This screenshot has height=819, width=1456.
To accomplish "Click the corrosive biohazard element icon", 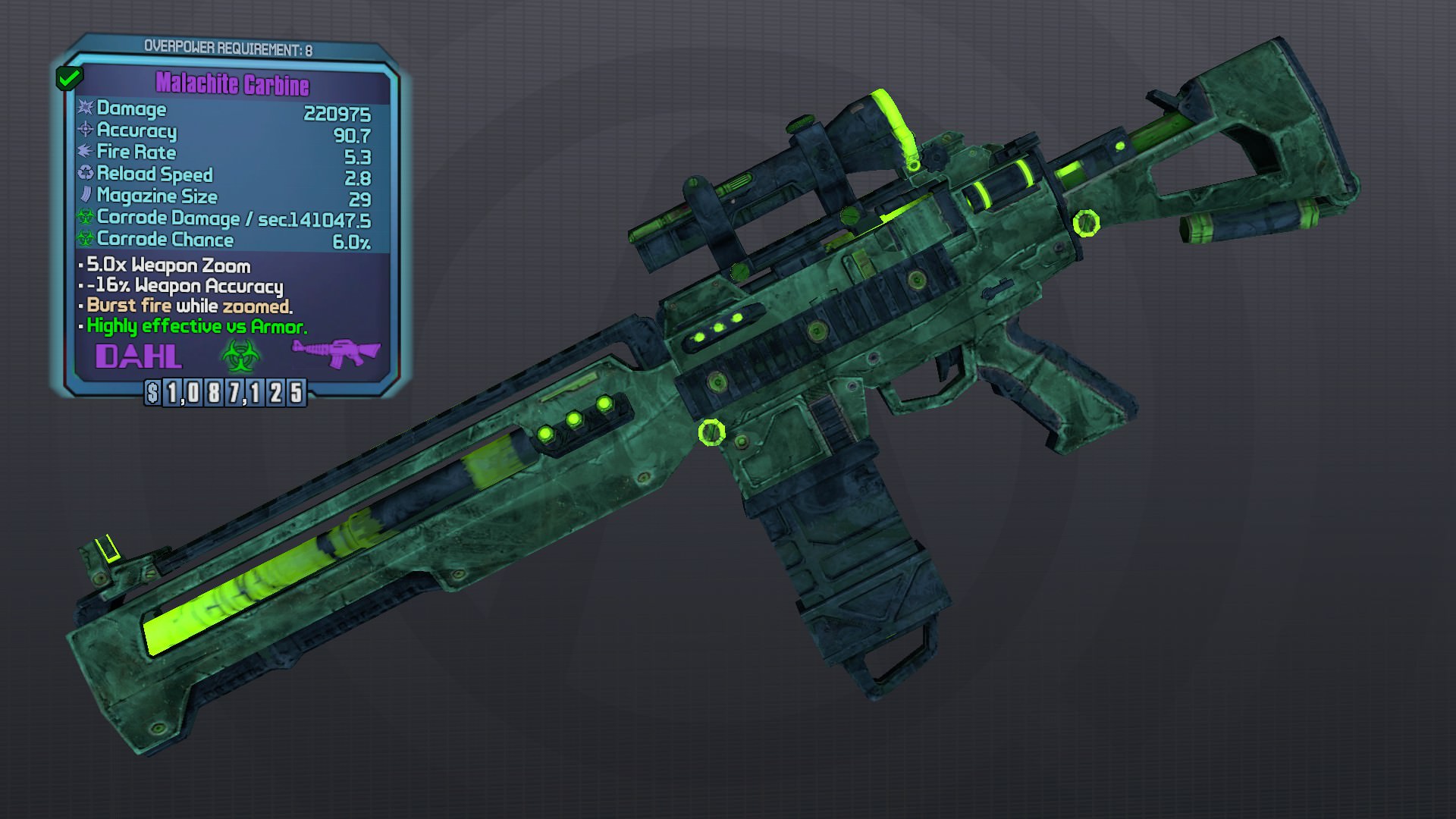I will [x=240, y=356].
